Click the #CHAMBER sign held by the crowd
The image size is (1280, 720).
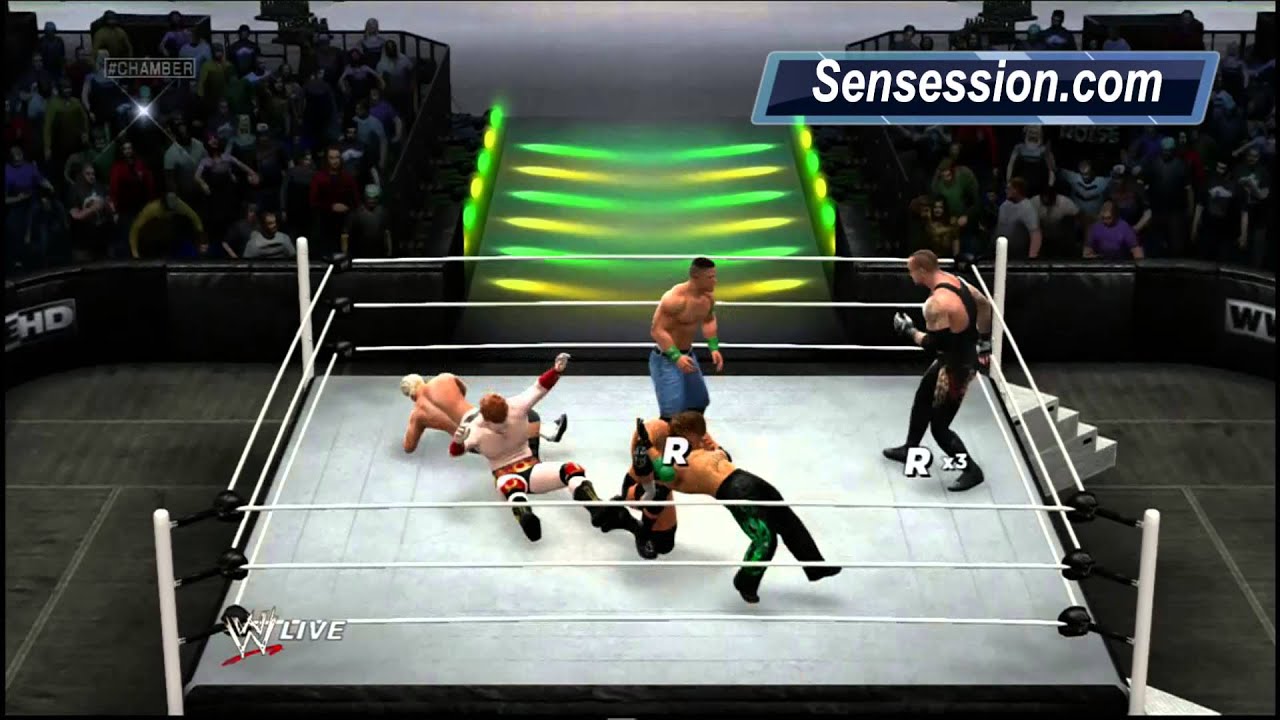coord(152,68)
